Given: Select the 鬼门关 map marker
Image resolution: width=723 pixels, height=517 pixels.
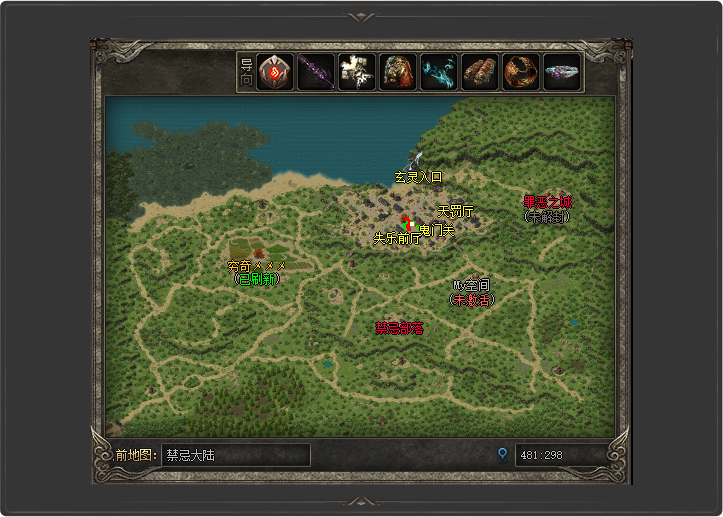Looking at the screenshot, I should pos(437,230).
